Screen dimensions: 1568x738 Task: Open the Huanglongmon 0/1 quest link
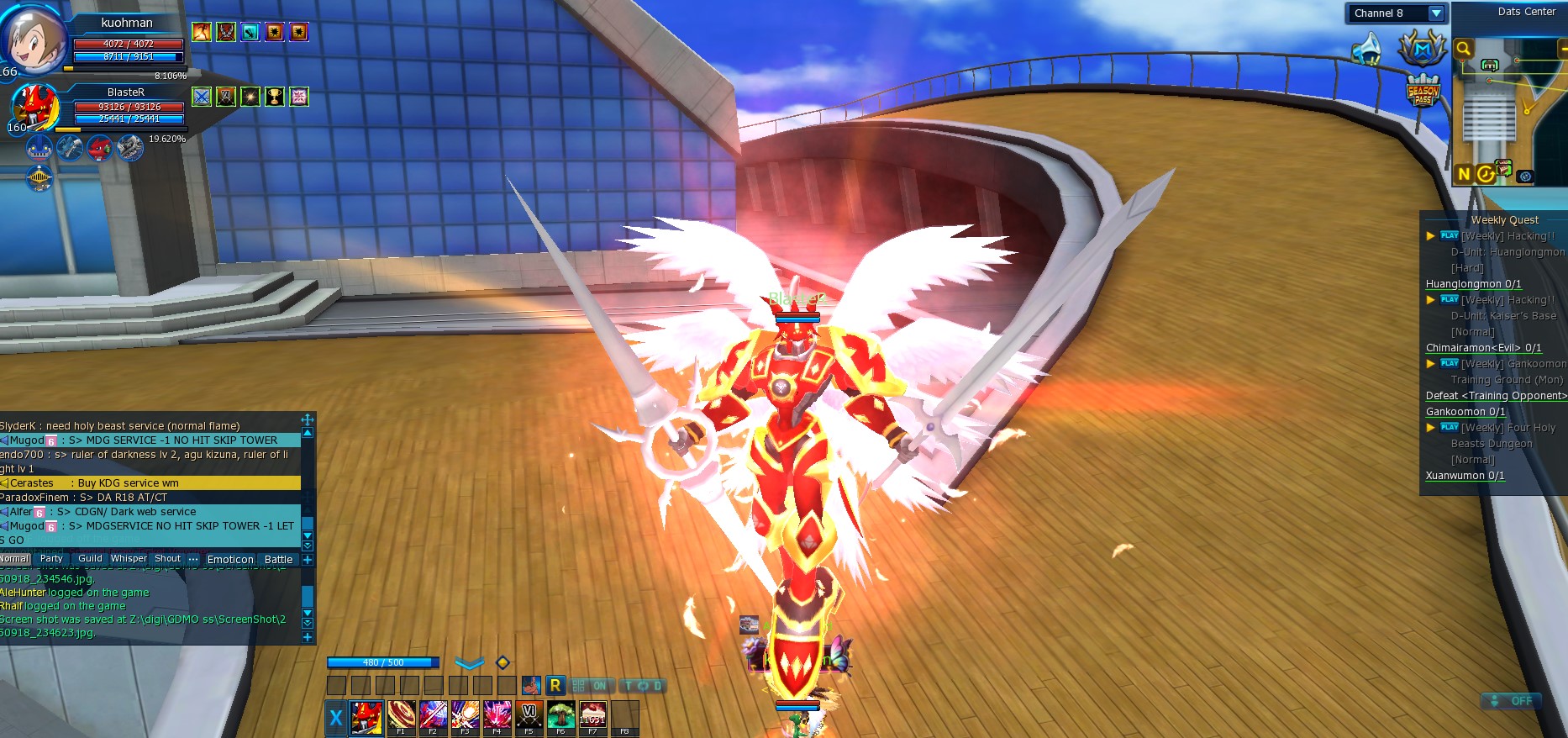pos(1473,284)
